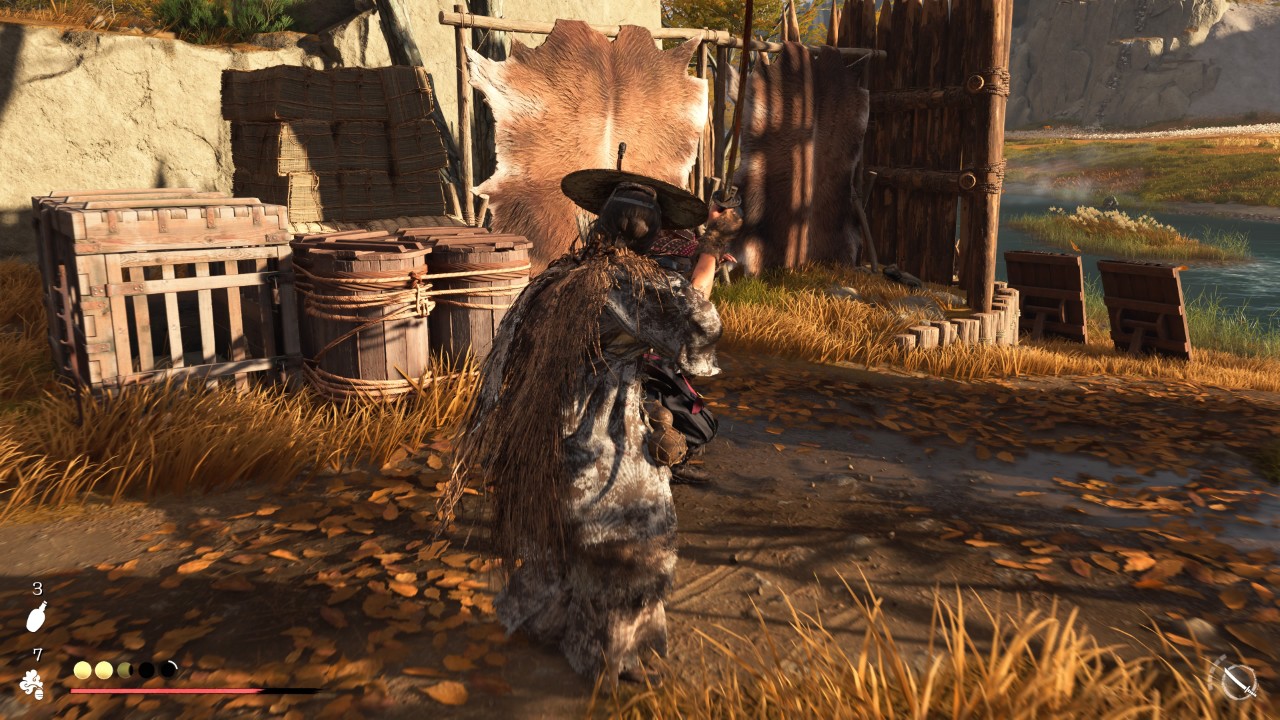This screenshot has height=720, width=1280.
Task: Click the katana weapon circle icon
Action: click(x=1238, y=681)
